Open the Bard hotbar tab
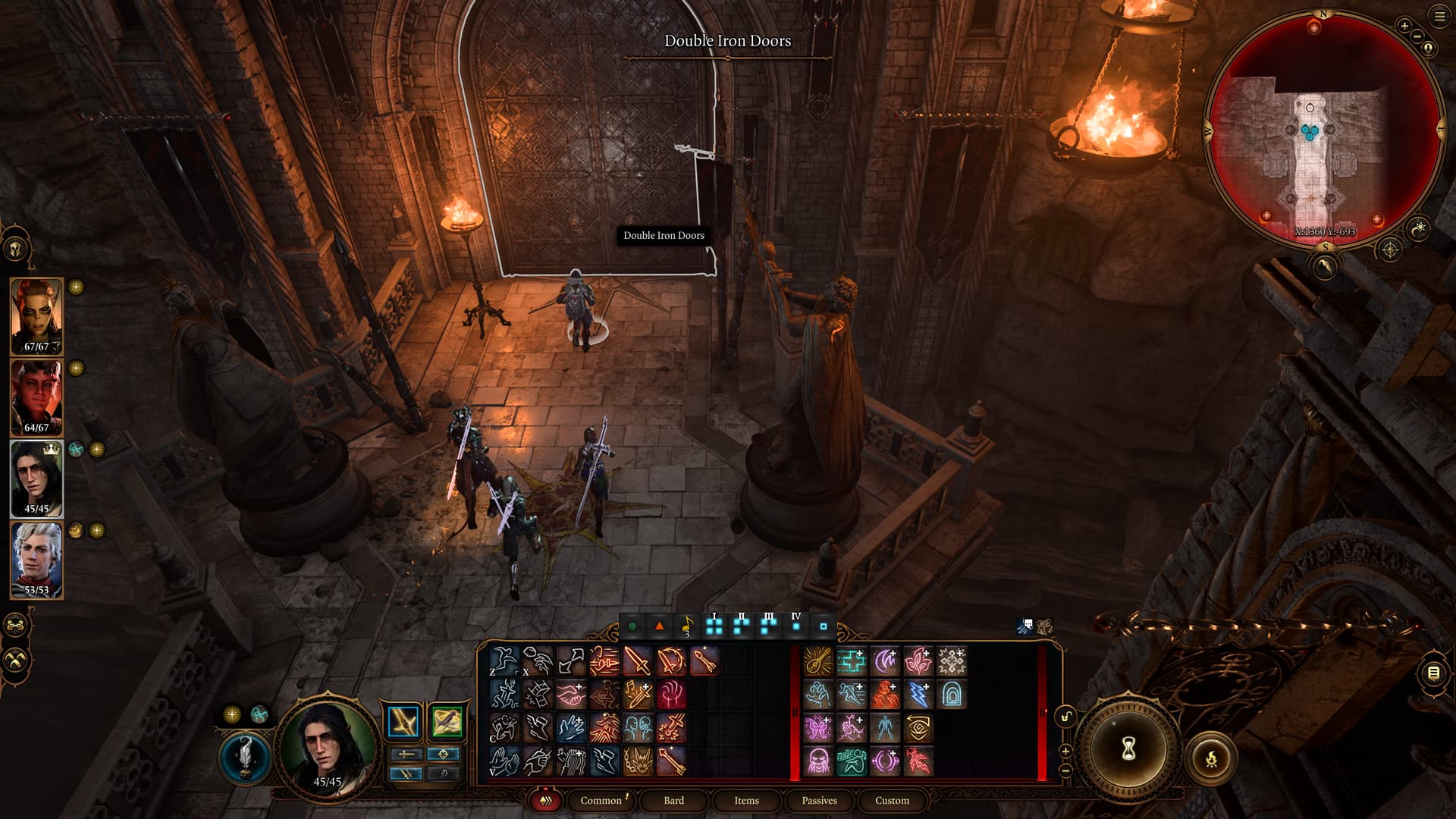This screenshot has height=819, width=1456. 673,800
